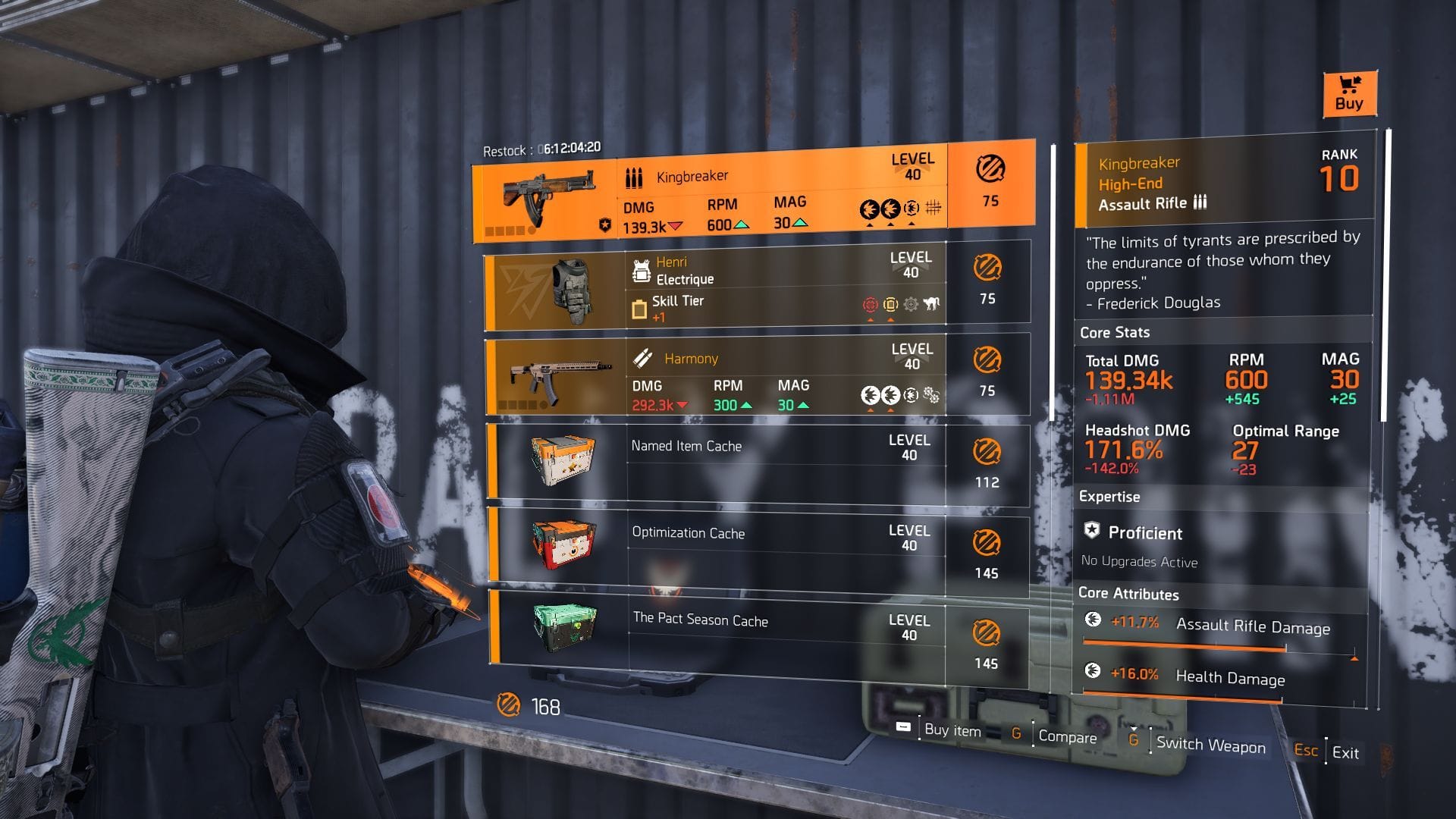Select the cat trophy icon on Henri
Screen dimensions: 1456x819
coord(932,303)
